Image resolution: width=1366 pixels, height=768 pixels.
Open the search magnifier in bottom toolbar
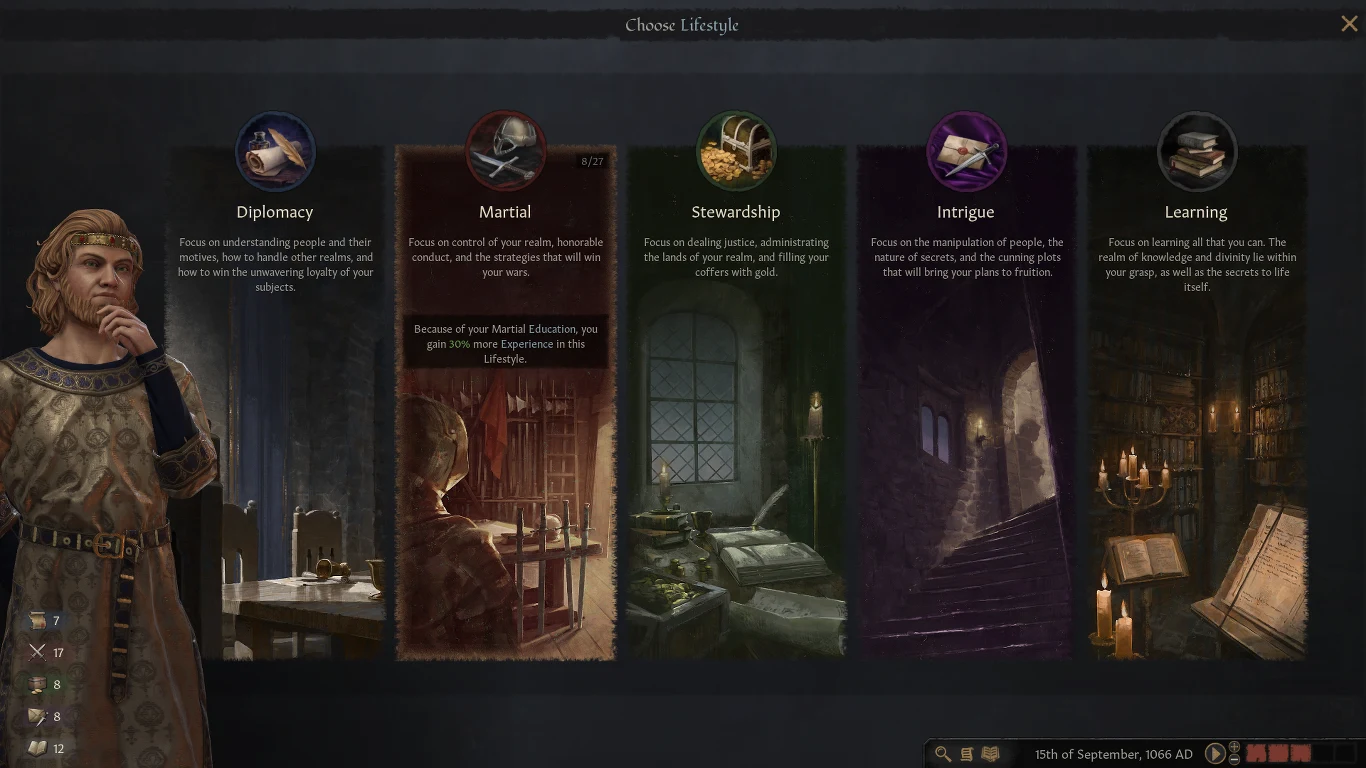(x=942, y=754)
